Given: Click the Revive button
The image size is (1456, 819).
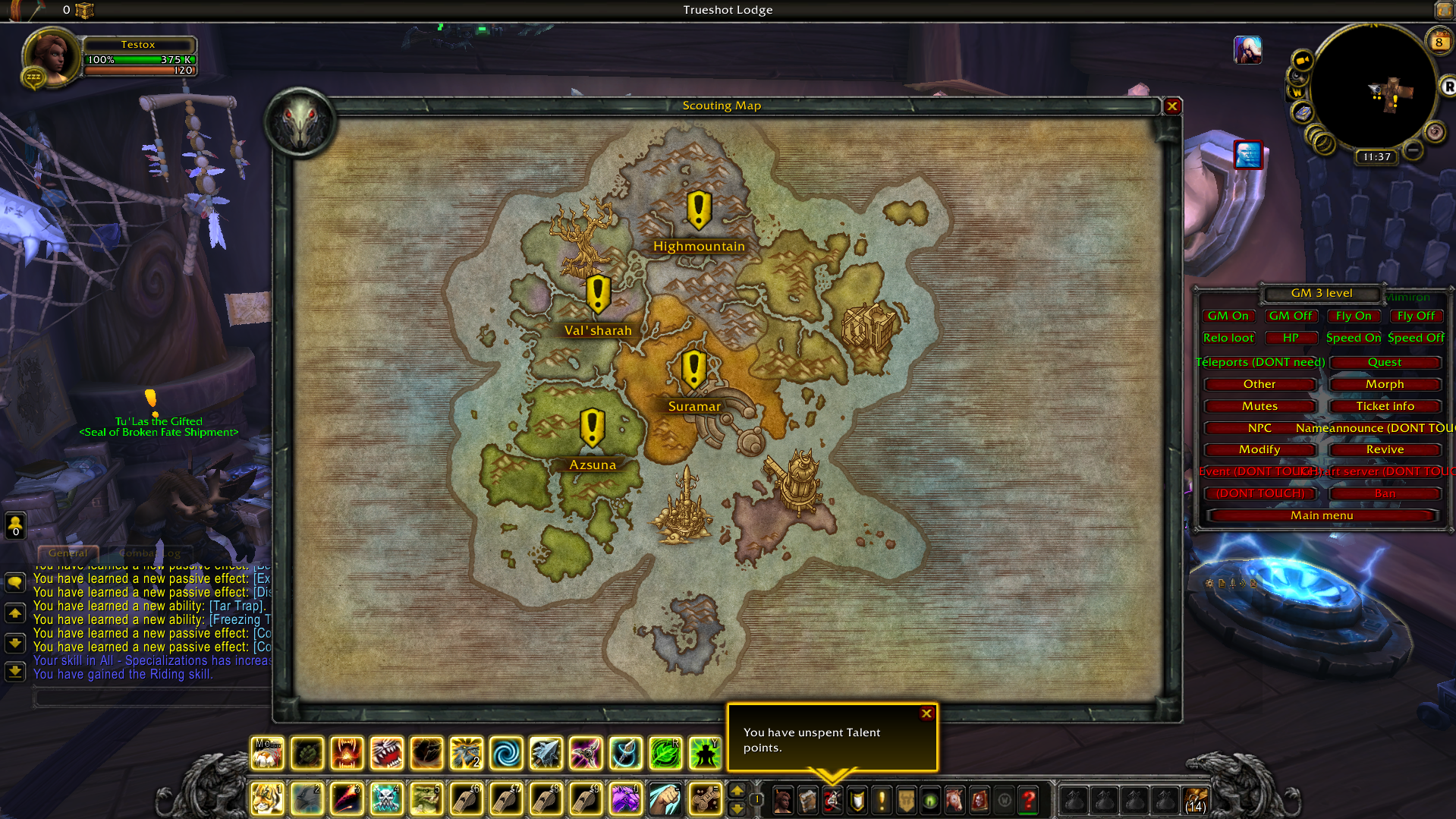Looking at the screenshot, I should (1385, 449).
